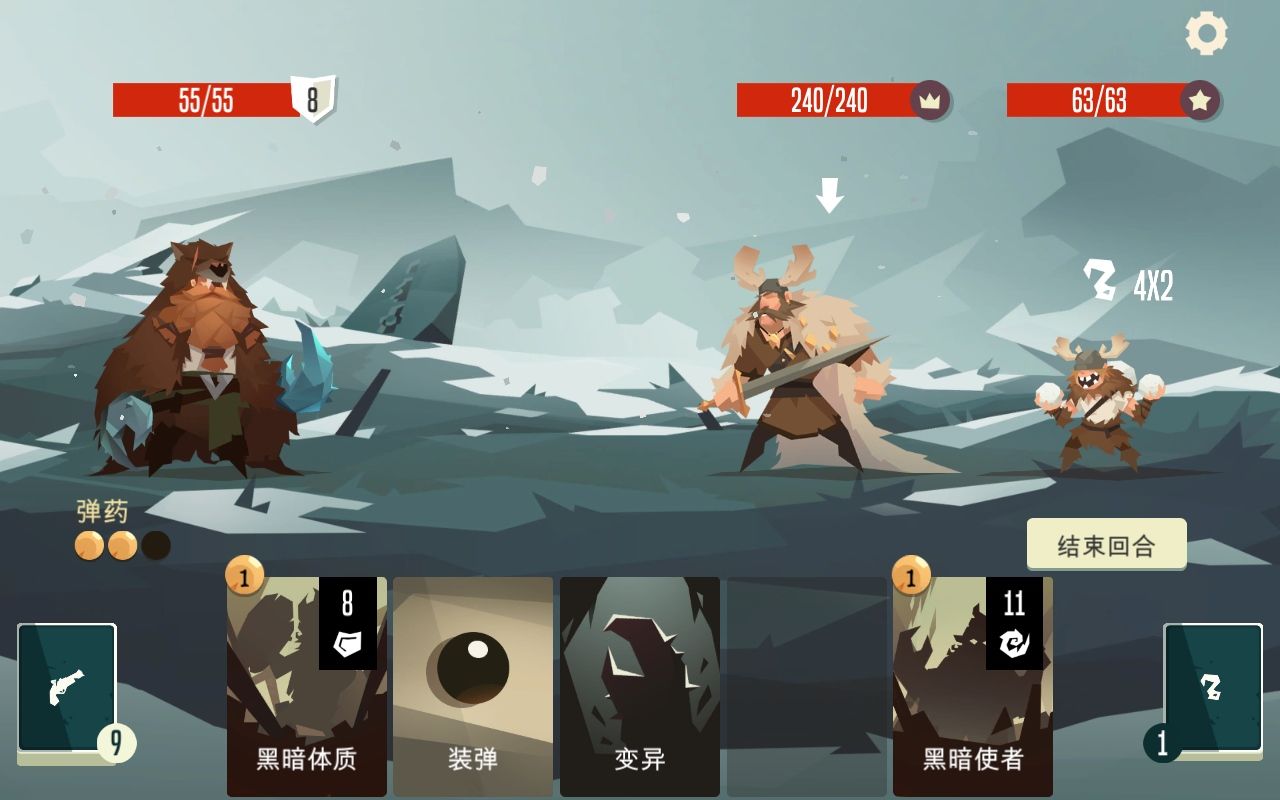Open the settings gear menu
This screenshot has height=800, width=1280.
pyautogui.click(x=1207, y=33)
